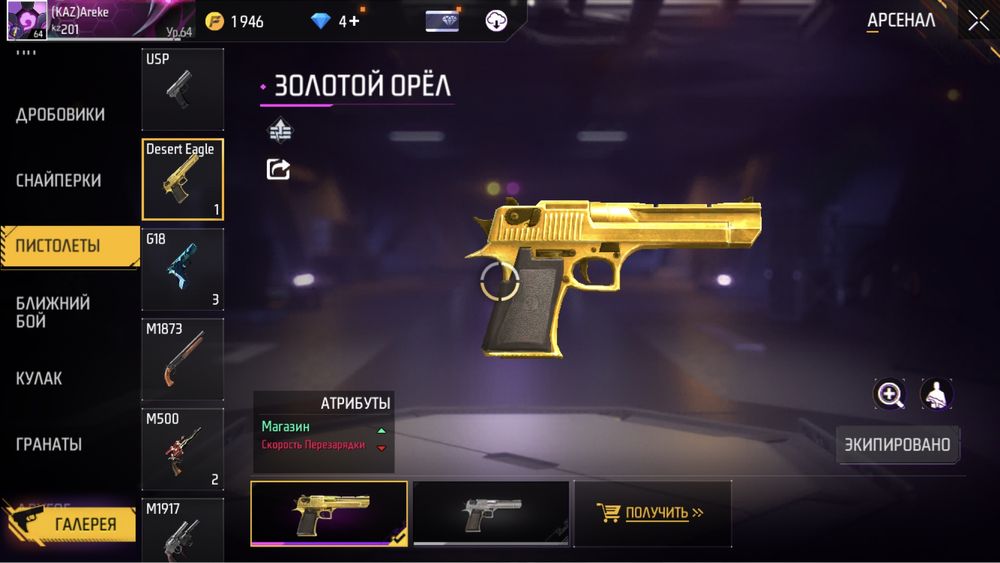Choose the G18 pistol slot
This screenshot has width=1000, height=563.
(182, 269)
